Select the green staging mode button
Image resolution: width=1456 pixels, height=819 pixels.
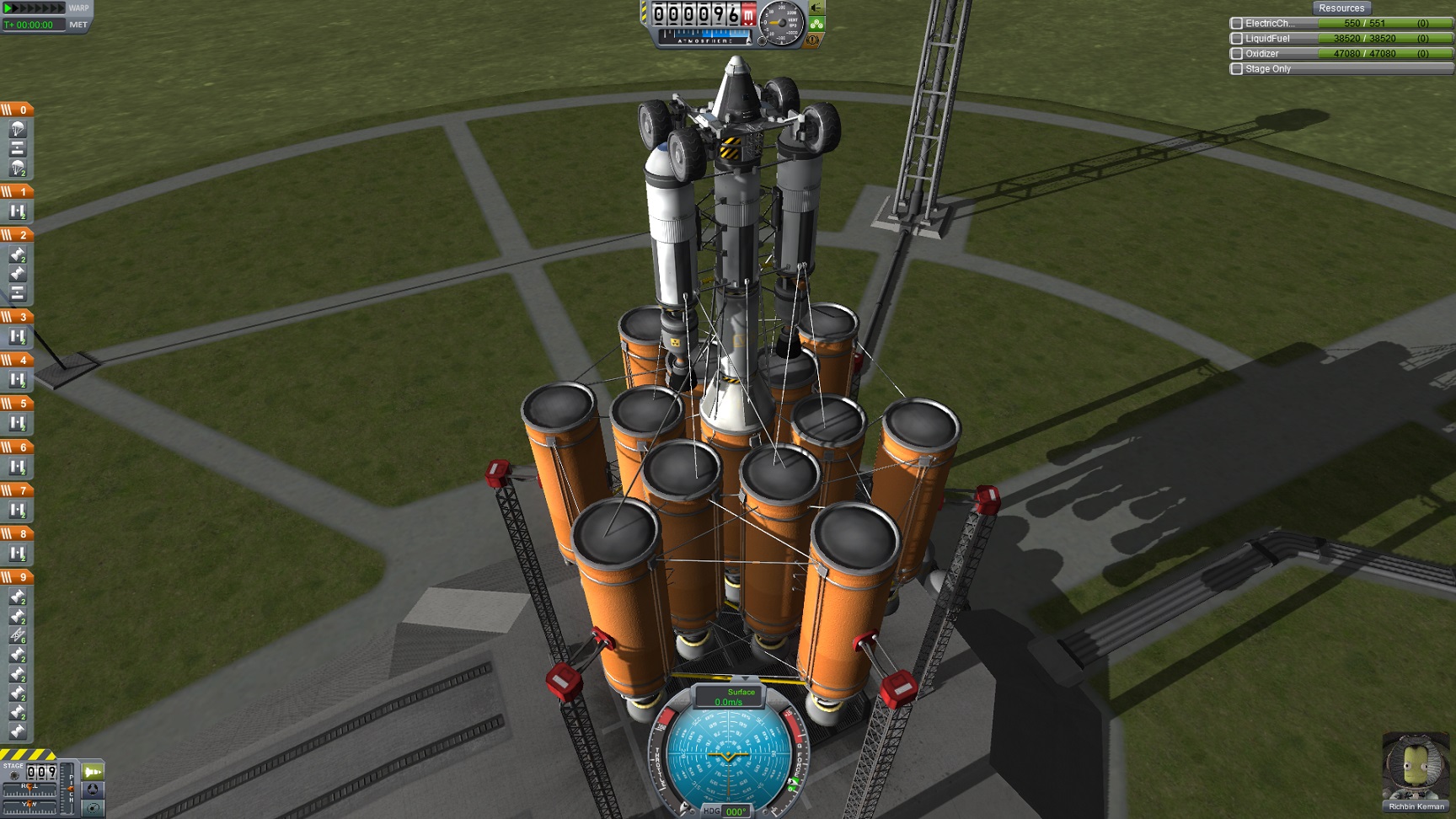[93, 772]
